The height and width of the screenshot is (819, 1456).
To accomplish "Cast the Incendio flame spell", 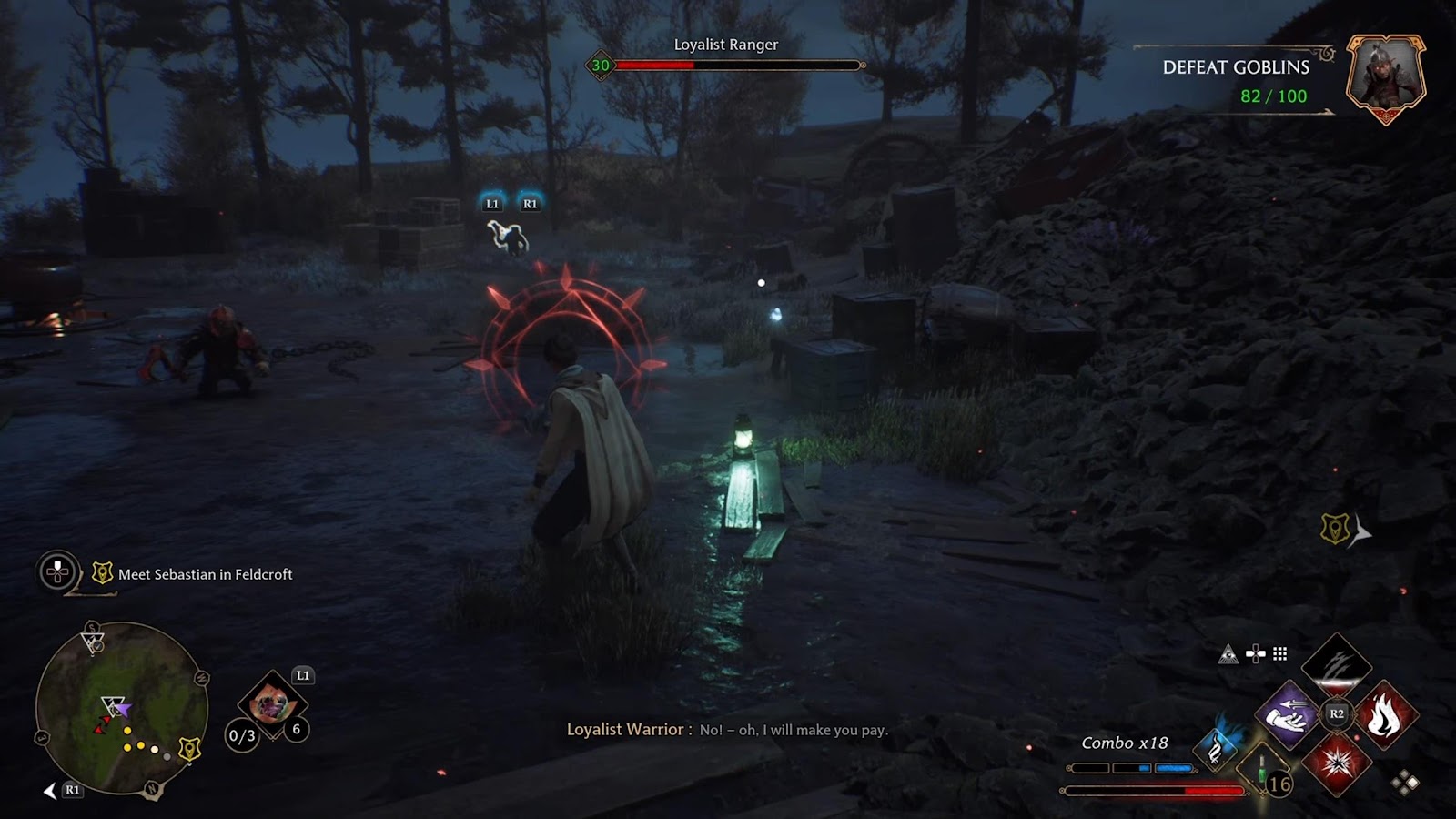I will tap(1383, 715).
